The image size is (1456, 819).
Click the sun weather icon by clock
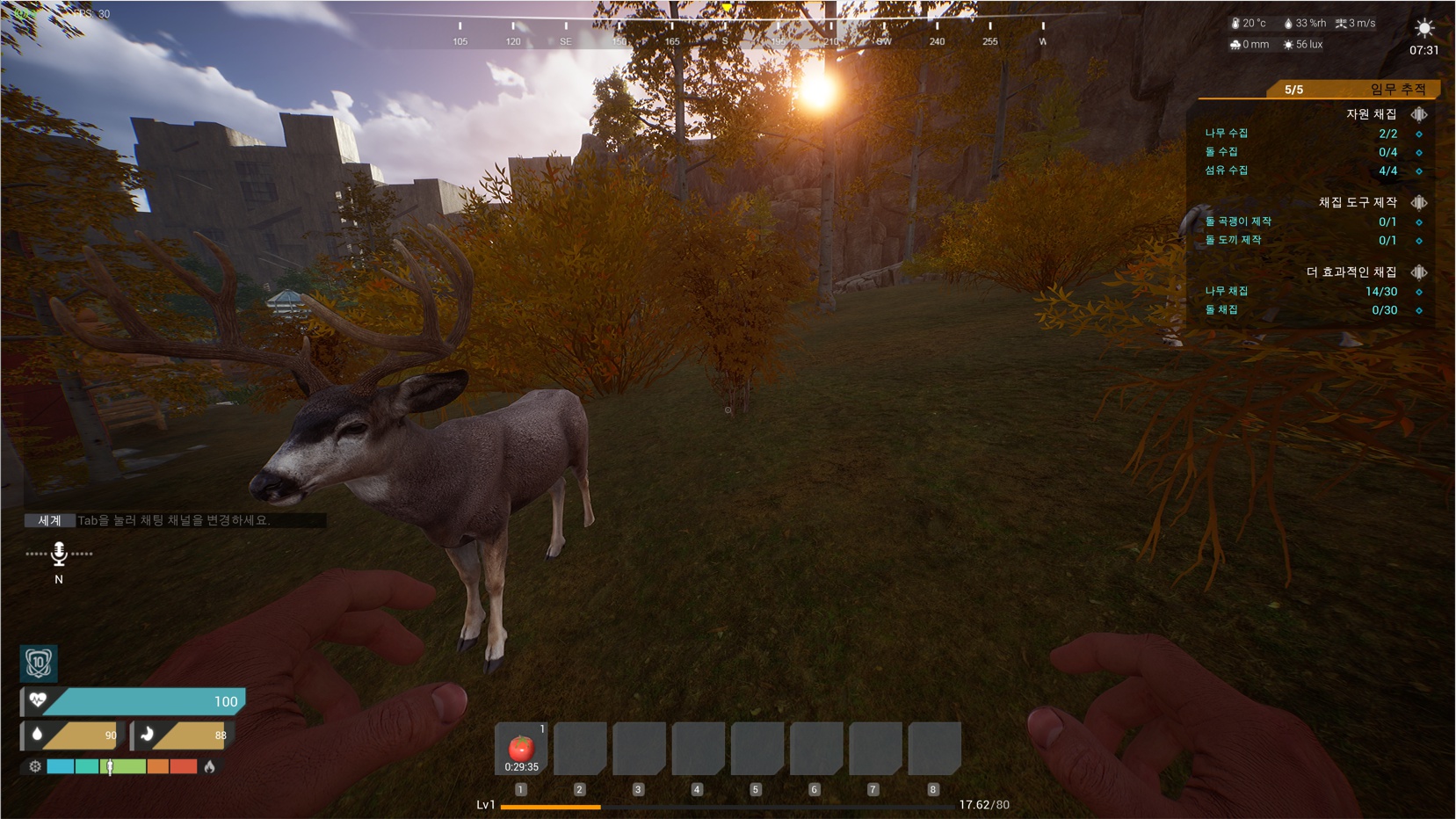(x=1423, y=28)
